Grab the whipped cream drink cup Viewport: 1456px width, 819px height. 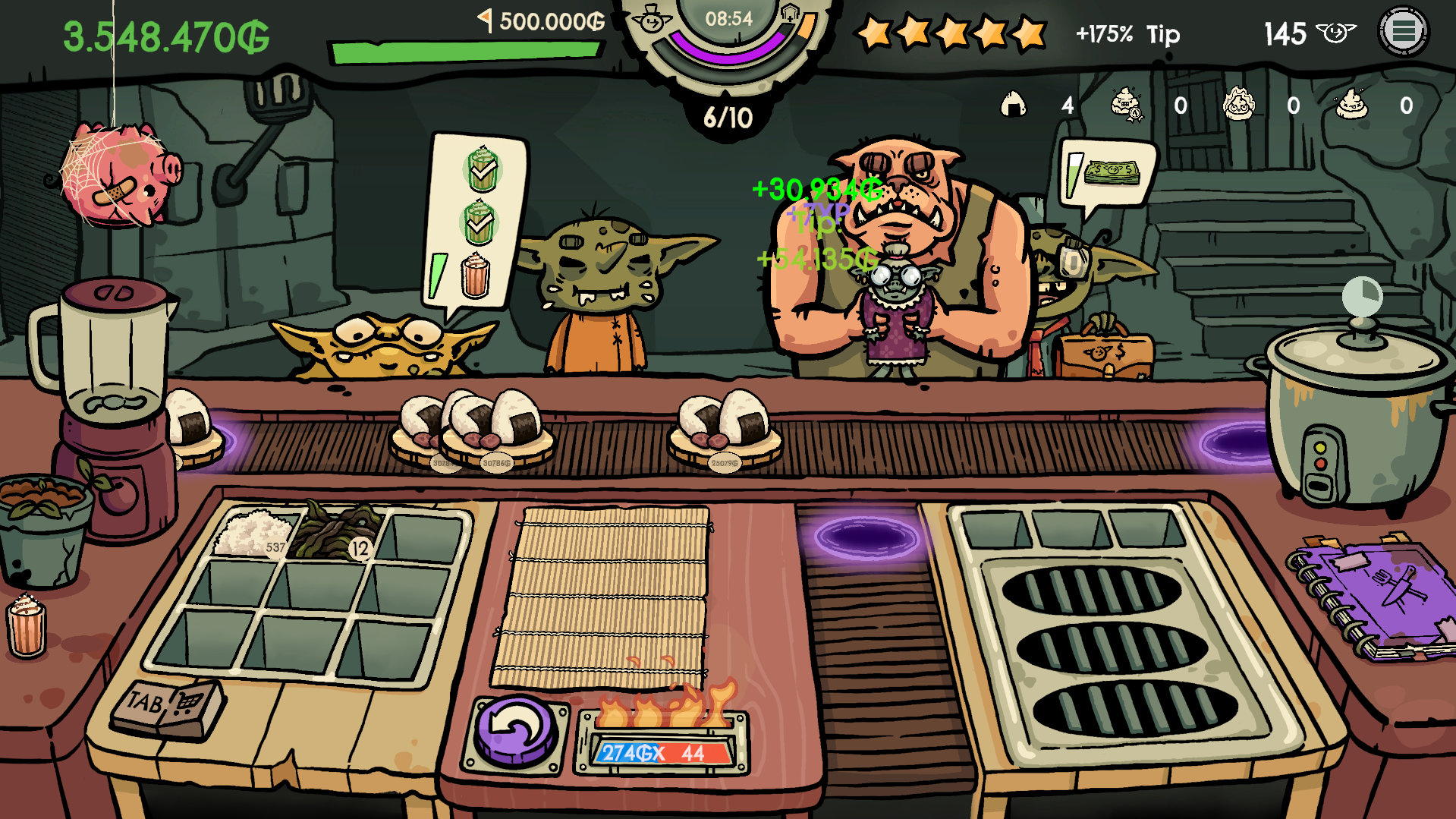point(27,625)
